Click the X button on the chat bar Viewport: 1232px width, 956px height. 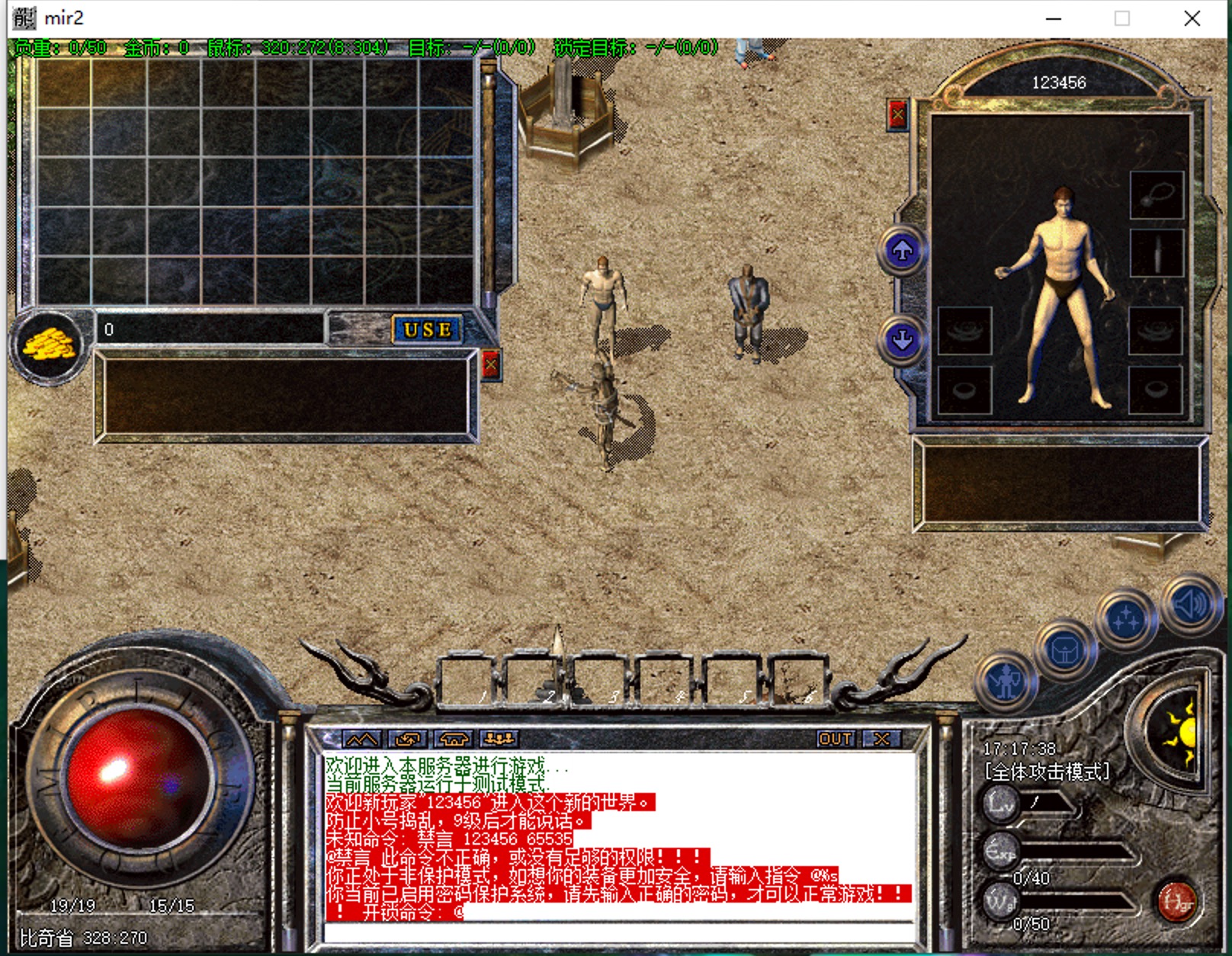(882, 739)
